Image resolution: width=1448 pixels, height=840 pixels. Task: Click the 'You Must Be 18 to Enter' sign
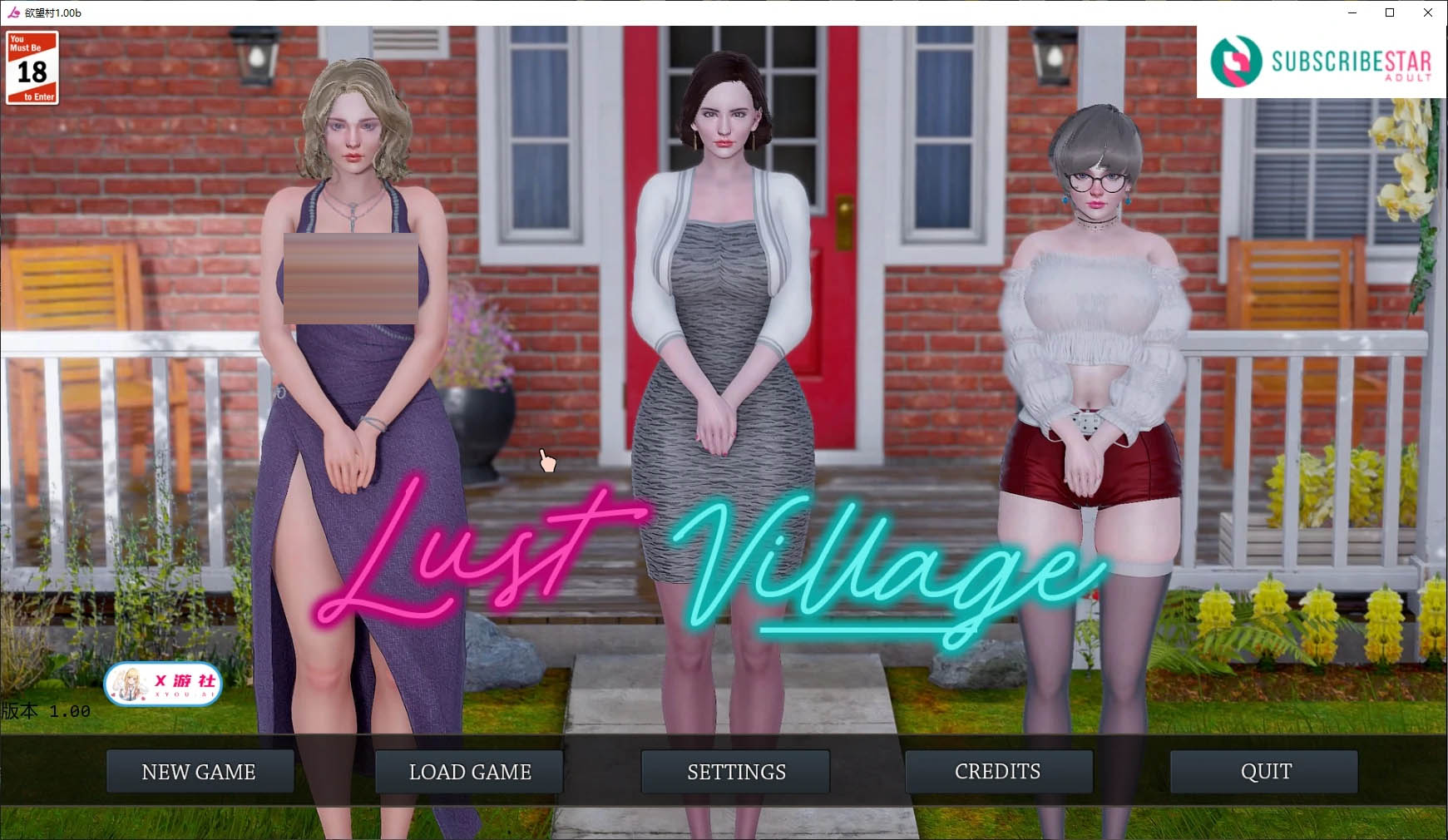pos(32,67)
